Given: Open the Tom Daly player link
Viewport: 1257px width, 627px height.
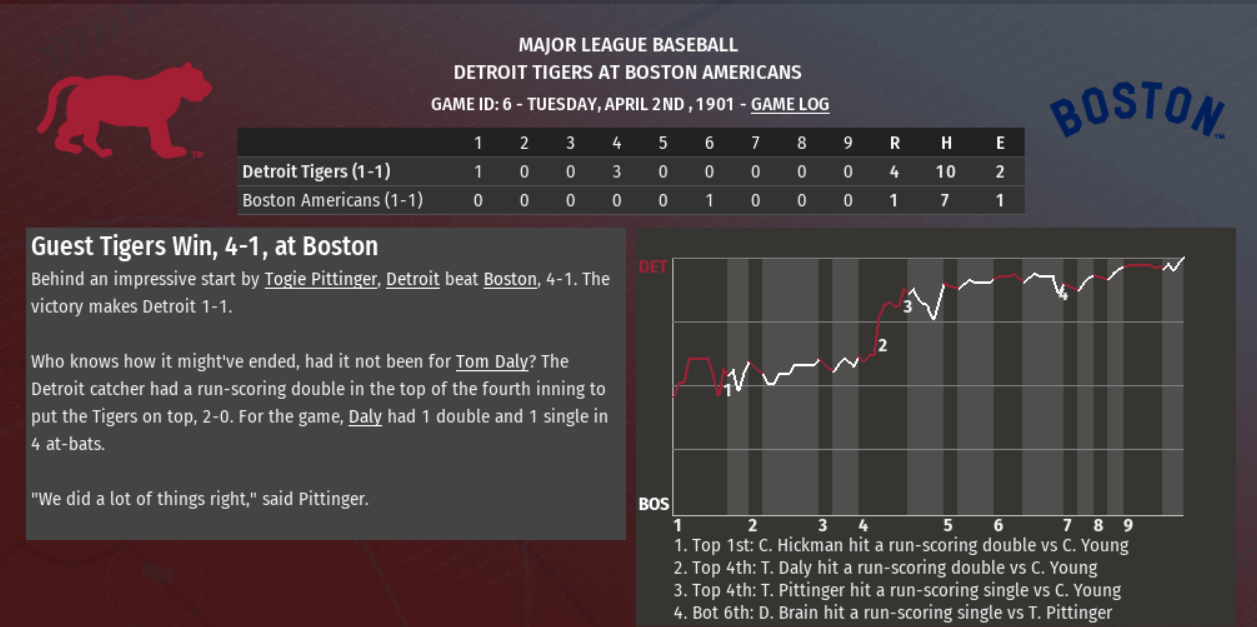Looking at the screenshot, I should 491,361.
